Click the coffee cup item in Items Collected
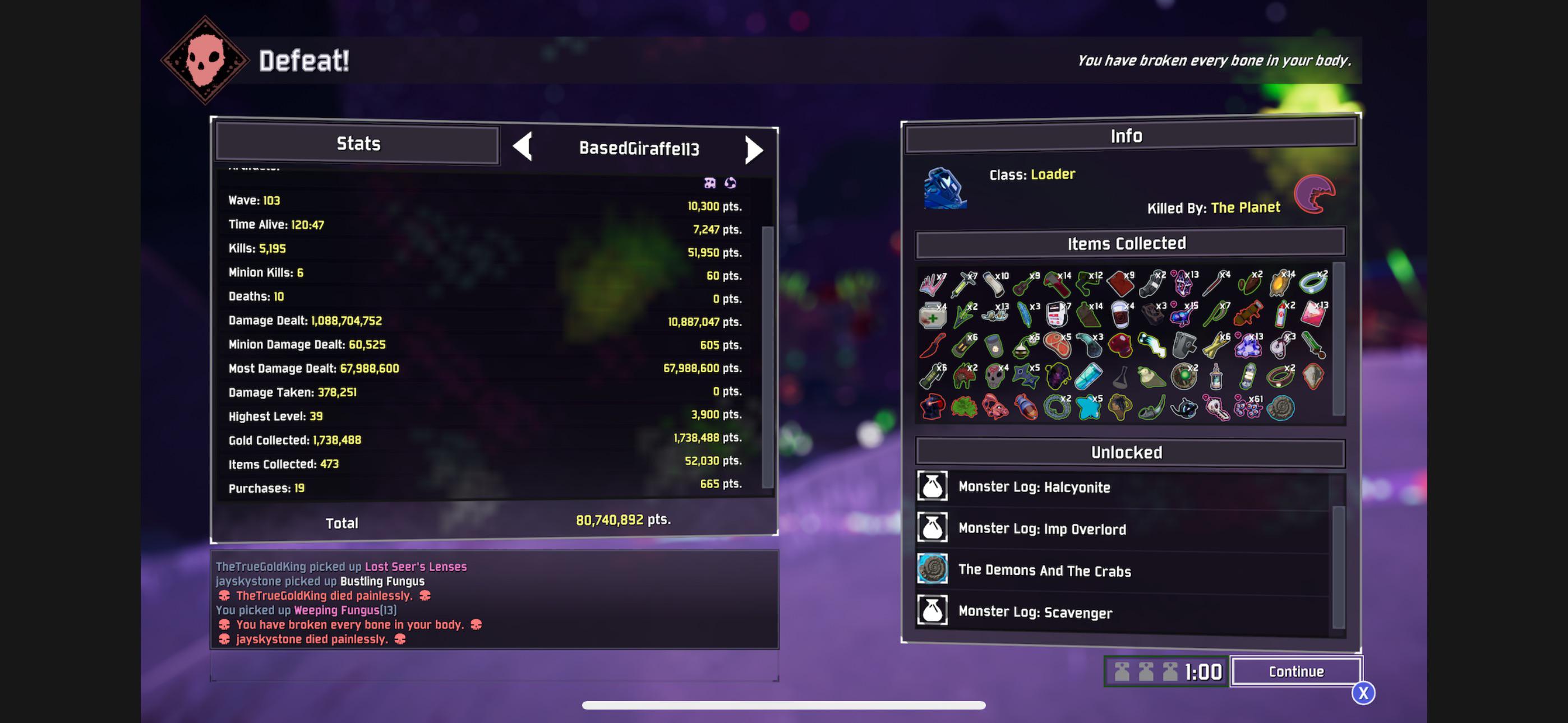The image size is (1568, 723). point(1119,316)
